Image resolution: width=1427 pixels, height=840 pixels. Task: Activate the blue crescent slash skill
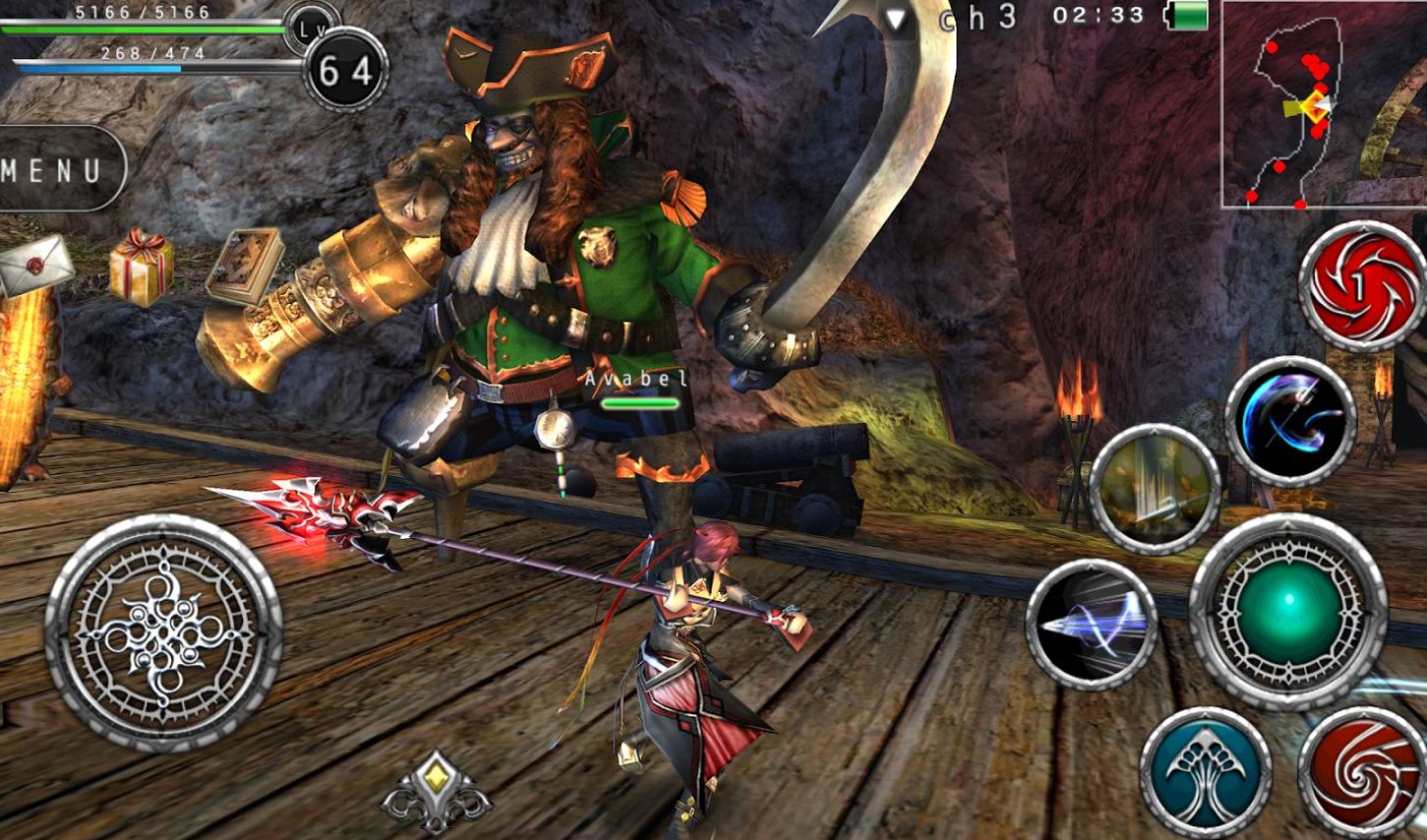[1290, 421]
